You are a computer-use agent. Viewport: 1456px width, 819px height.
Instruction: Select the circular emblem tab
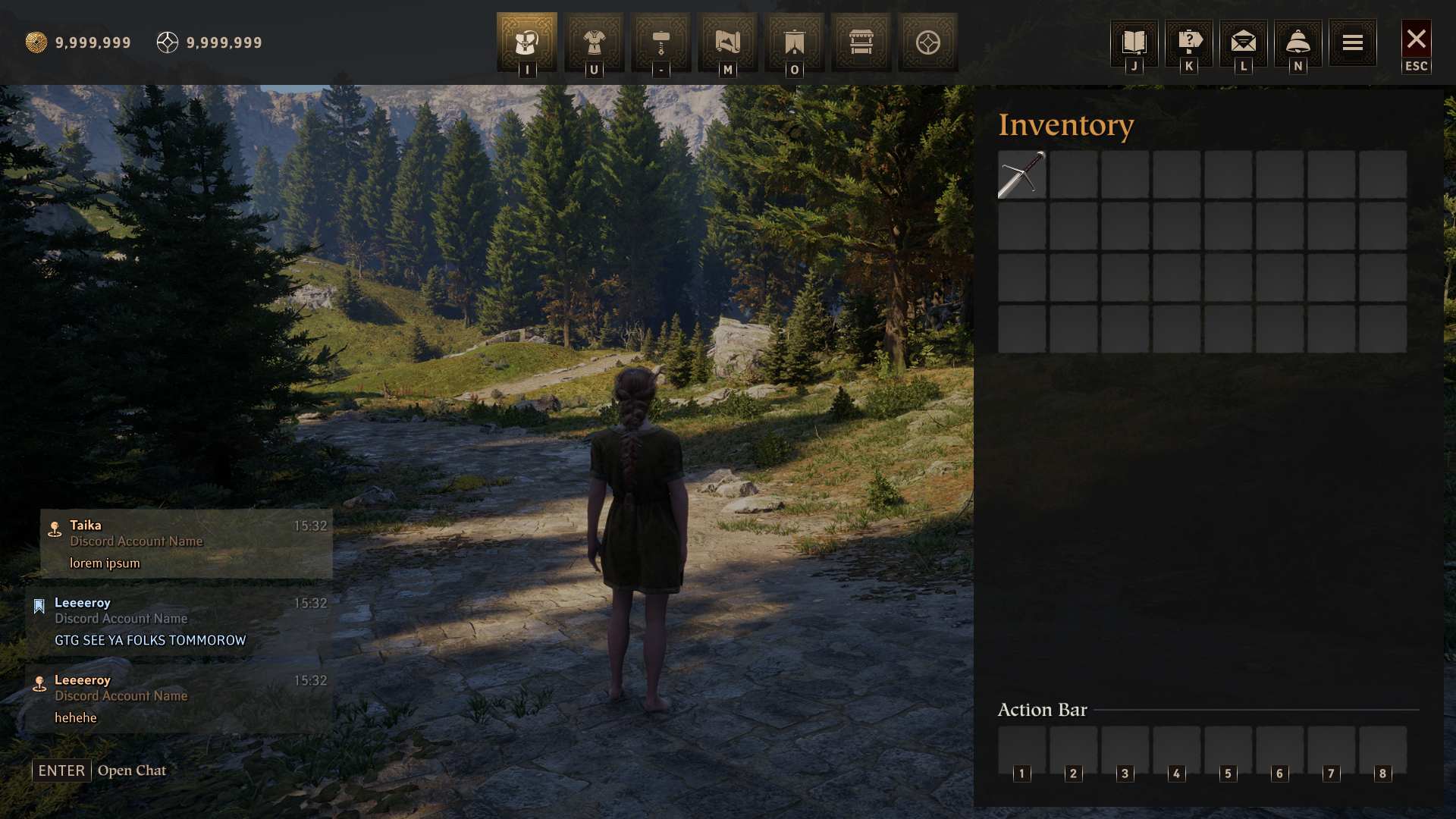coord(927,42)
